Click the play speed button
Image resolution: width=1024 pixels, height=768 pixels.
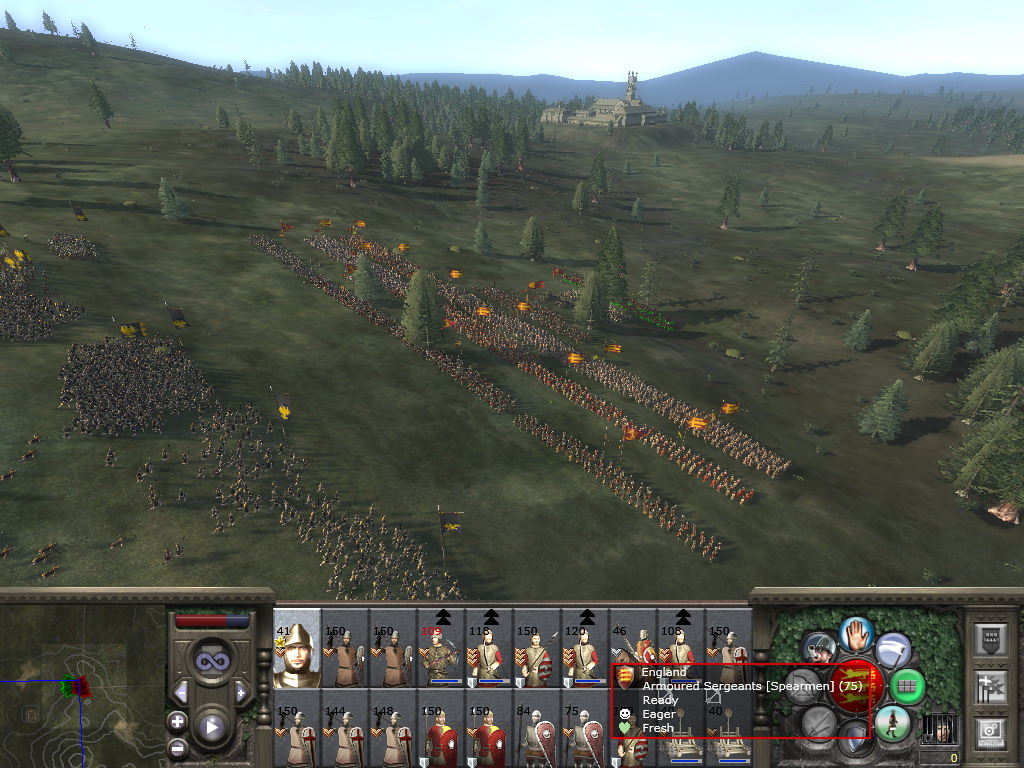(211, 727)
